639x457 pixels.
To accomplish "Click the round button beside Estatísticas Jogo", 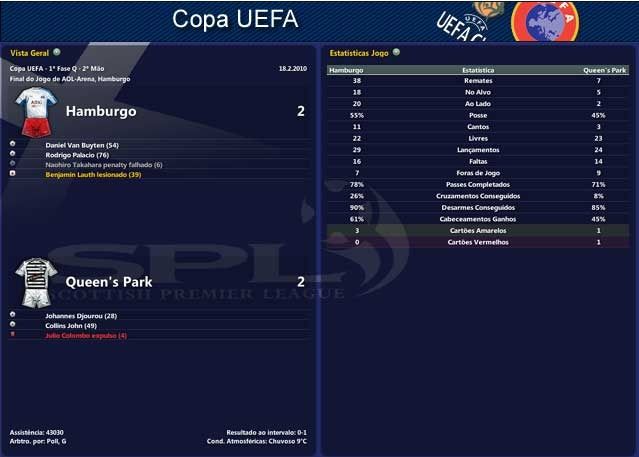I will pyautogui.click(x=396, y=51).
